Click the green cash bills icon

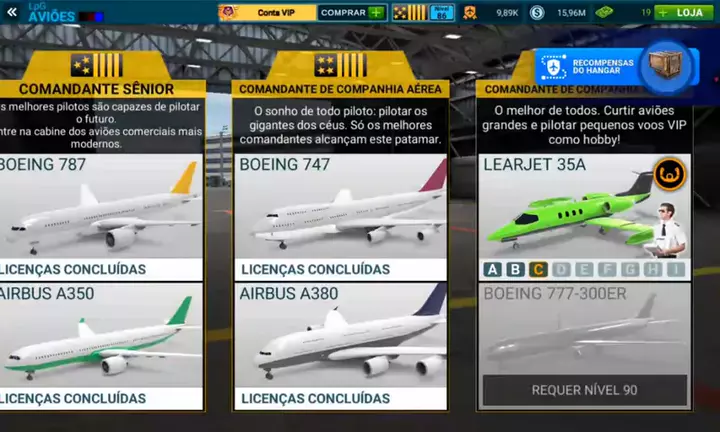click(604, 13)
